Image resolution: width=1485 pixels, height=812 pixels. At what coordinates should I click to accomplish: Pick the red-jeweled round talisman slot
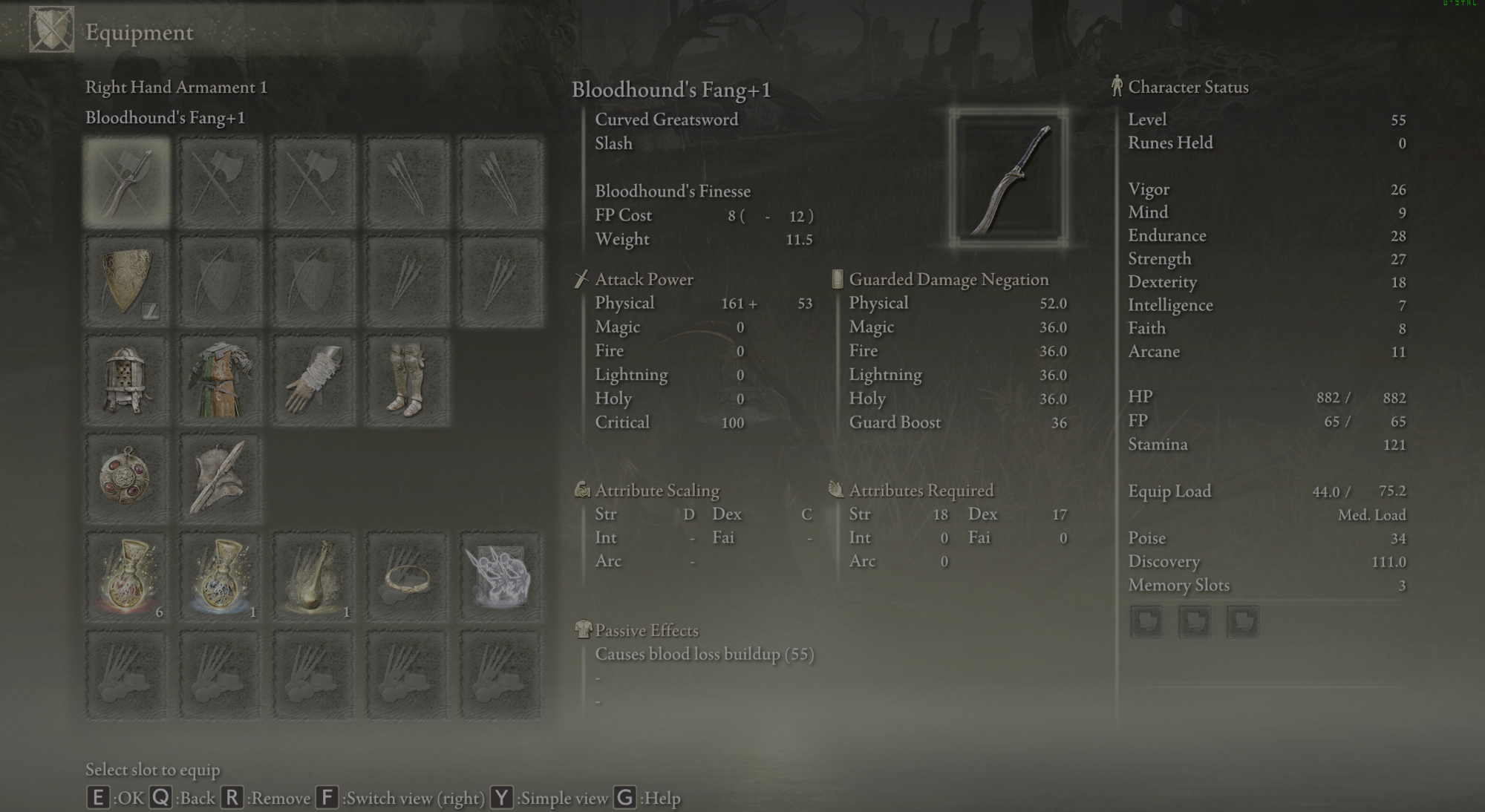pos(127,479)
